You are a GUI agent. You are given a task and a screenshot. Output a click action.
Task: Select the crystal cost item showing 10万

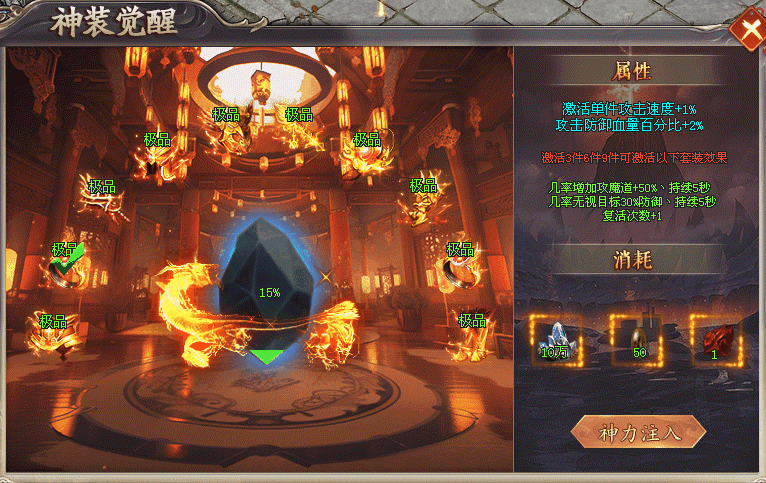553,339
